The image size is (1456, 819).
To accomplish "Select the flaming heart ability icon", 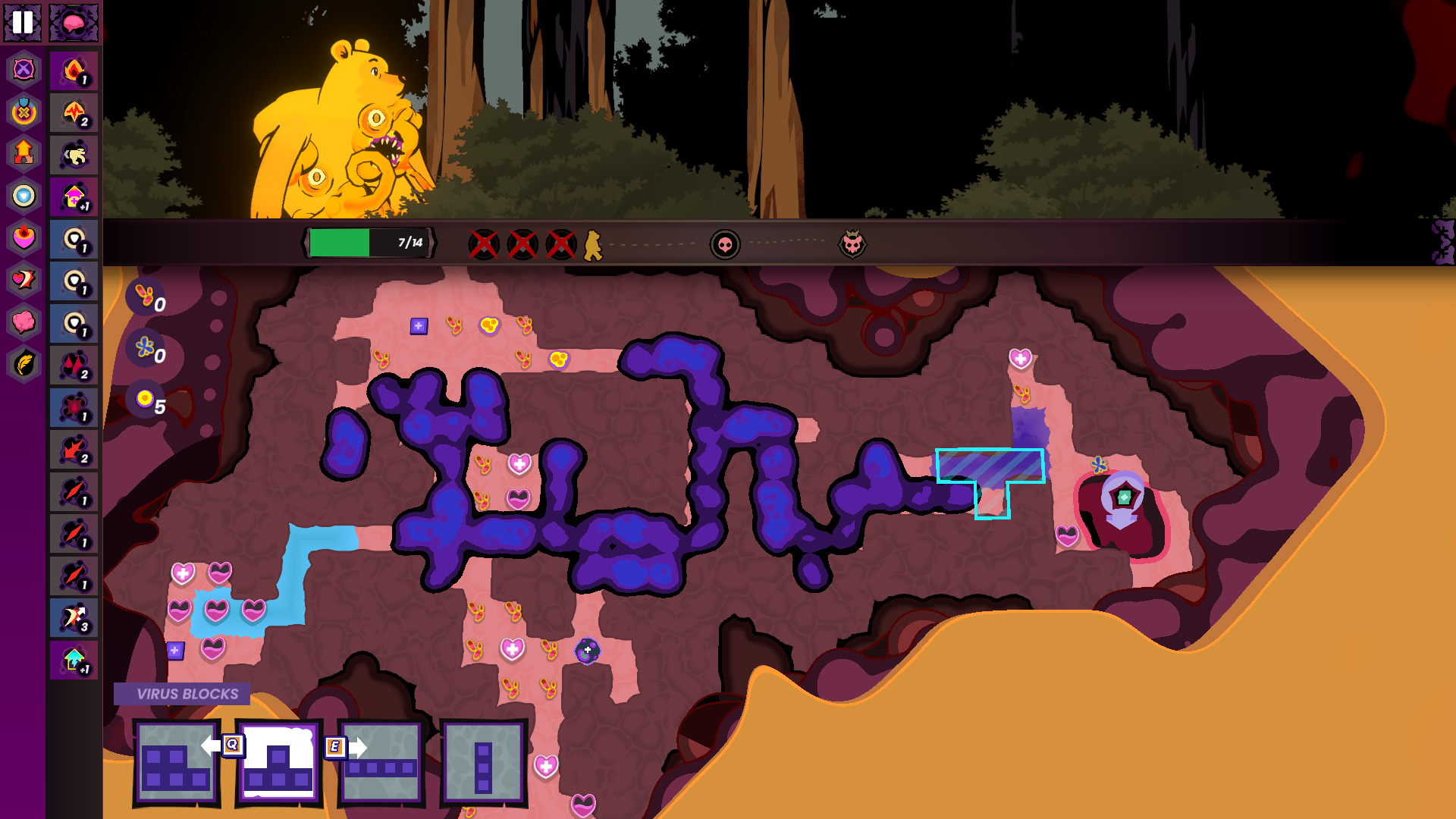I will (24, 238).
